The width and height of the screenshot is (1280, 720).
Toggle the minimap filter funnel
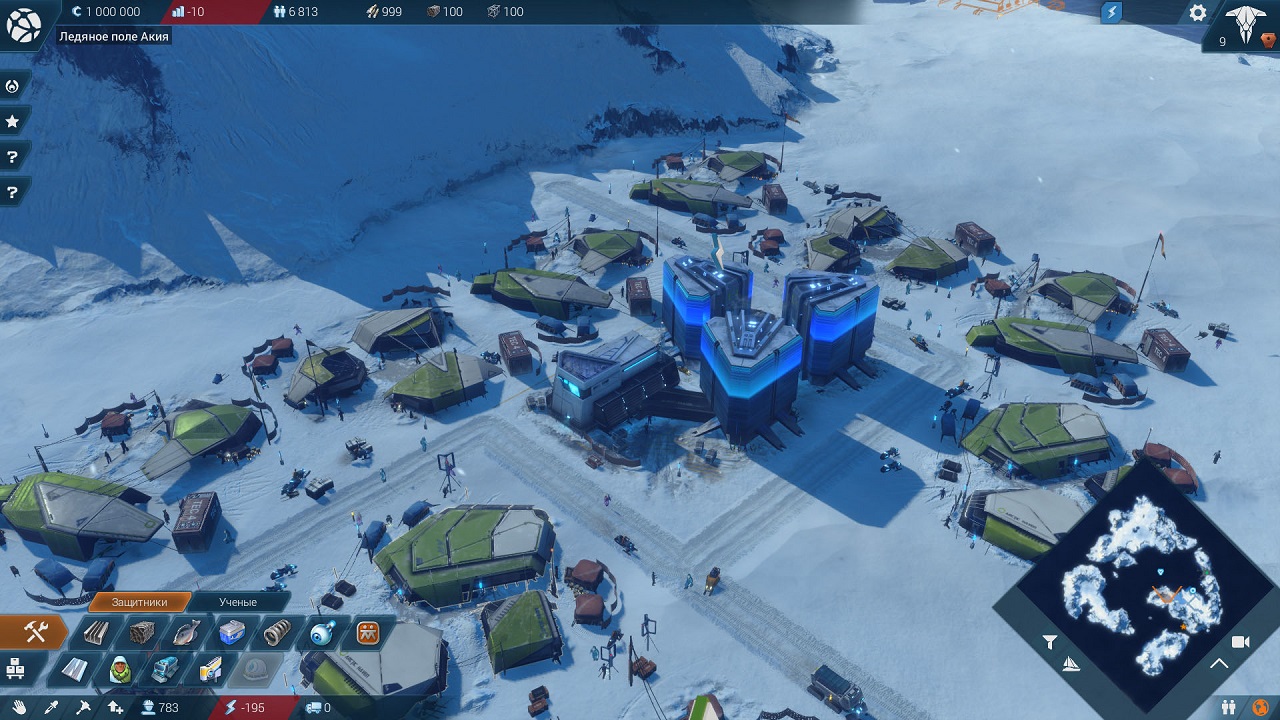pyautogui.click(x=1049, y=642)
